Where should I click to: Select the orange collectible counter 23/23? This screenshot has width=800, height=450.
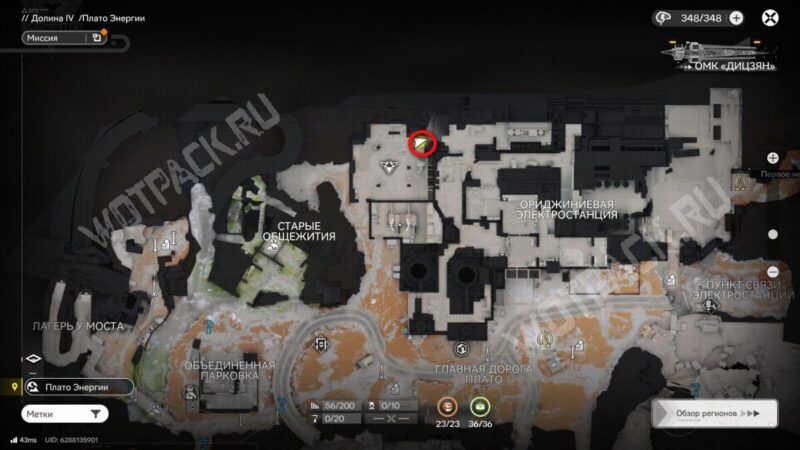447,406
